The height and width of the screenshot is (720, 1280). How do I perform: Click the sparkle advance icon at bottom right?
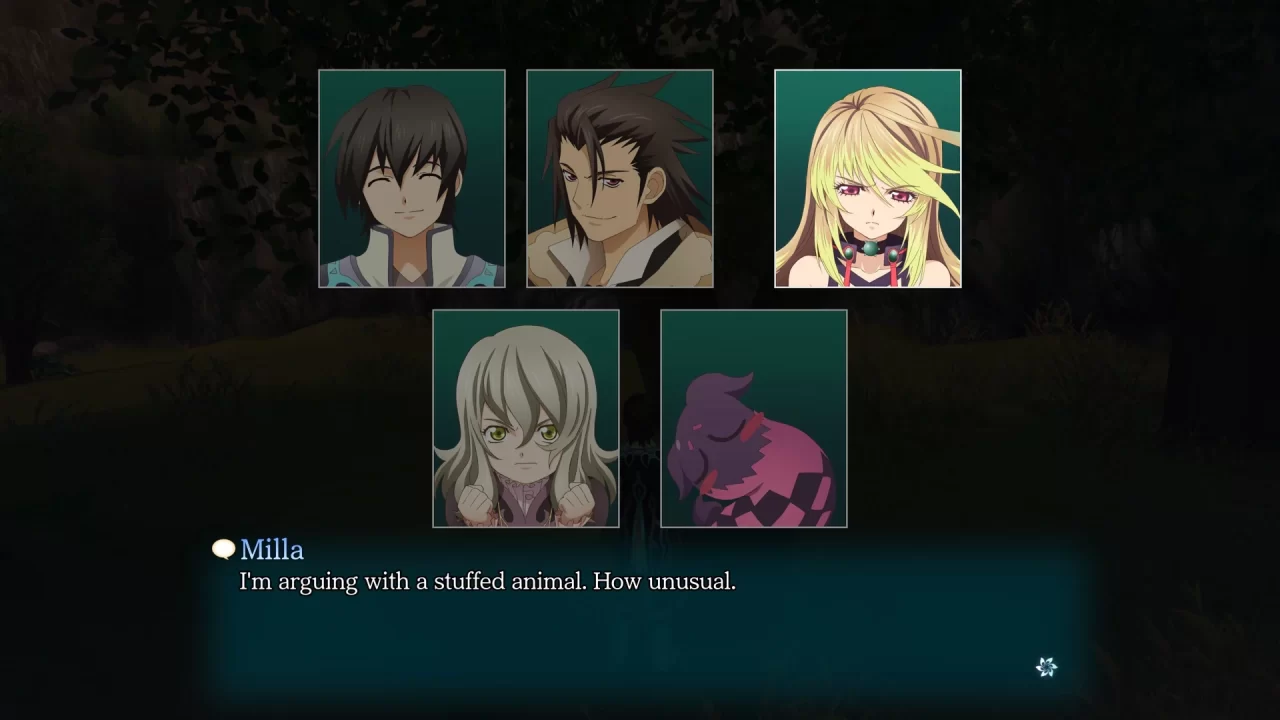[x=1046, y=665]
